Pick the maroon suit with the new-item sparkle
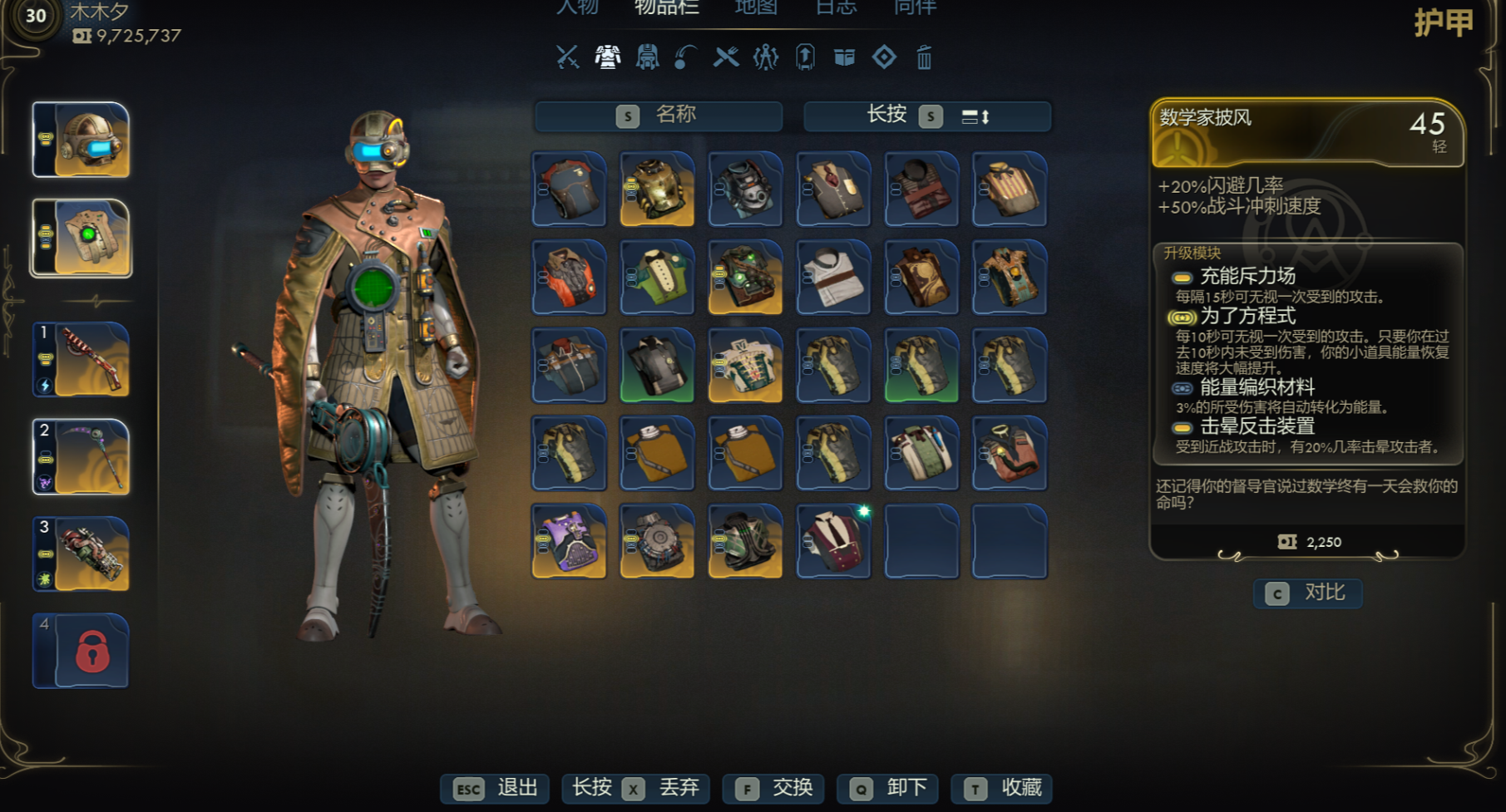The height and width of the screenshot is (812, 1506). (833, 541)
